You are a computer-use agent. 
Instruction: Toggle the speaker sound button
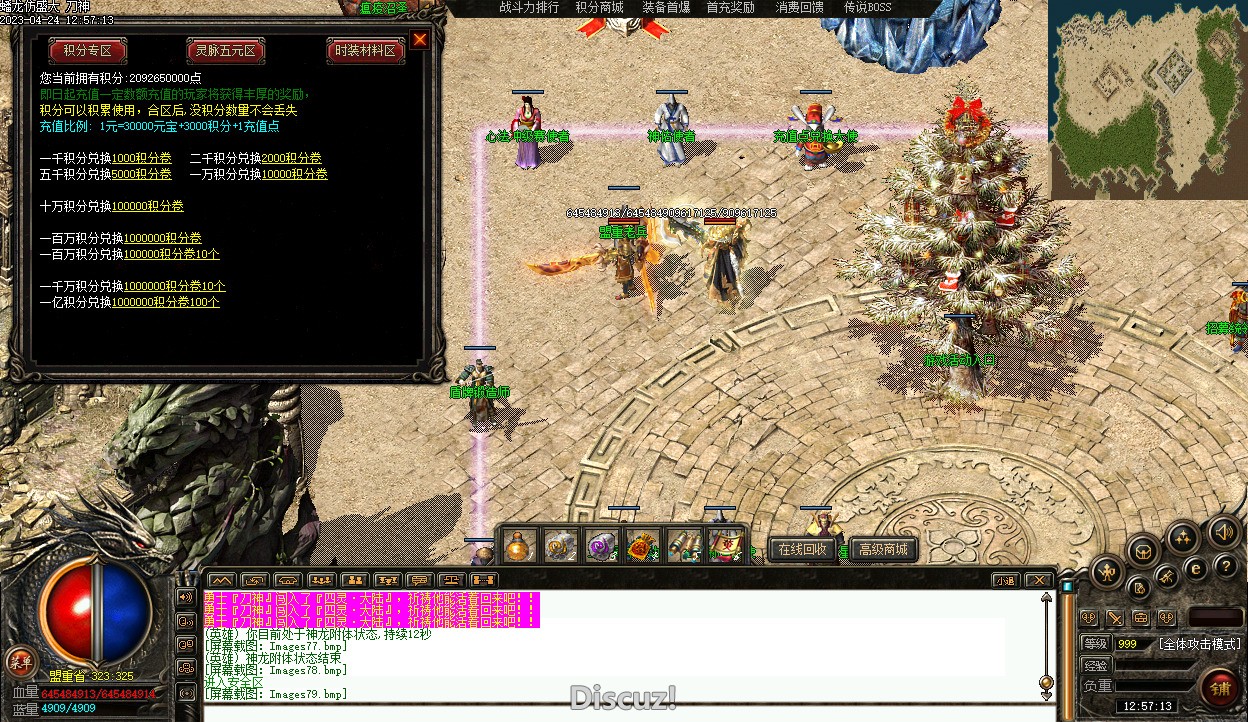(1222, 533)
